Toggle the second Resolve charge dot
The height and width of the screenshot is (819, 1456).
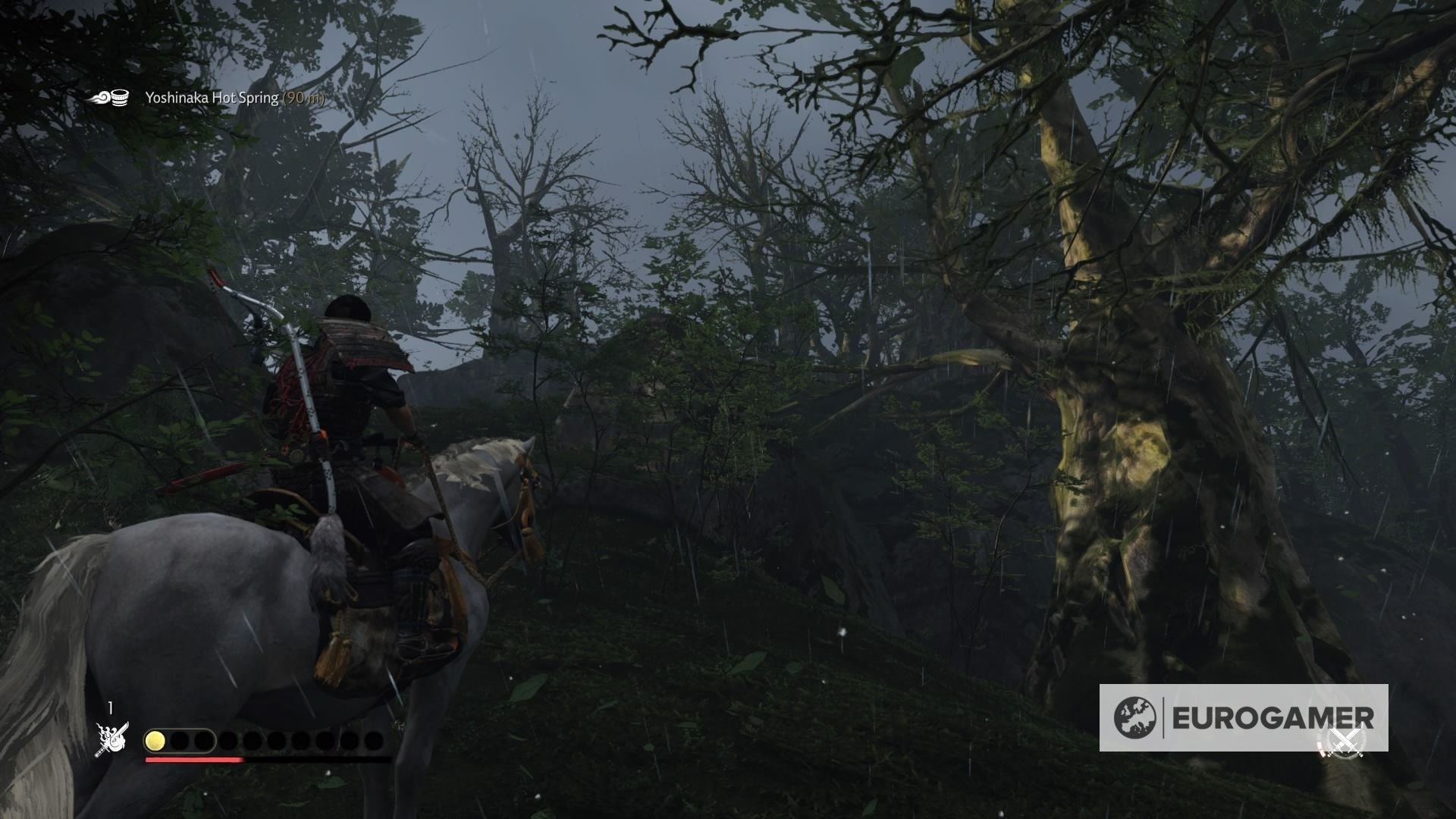pos(178,741)
